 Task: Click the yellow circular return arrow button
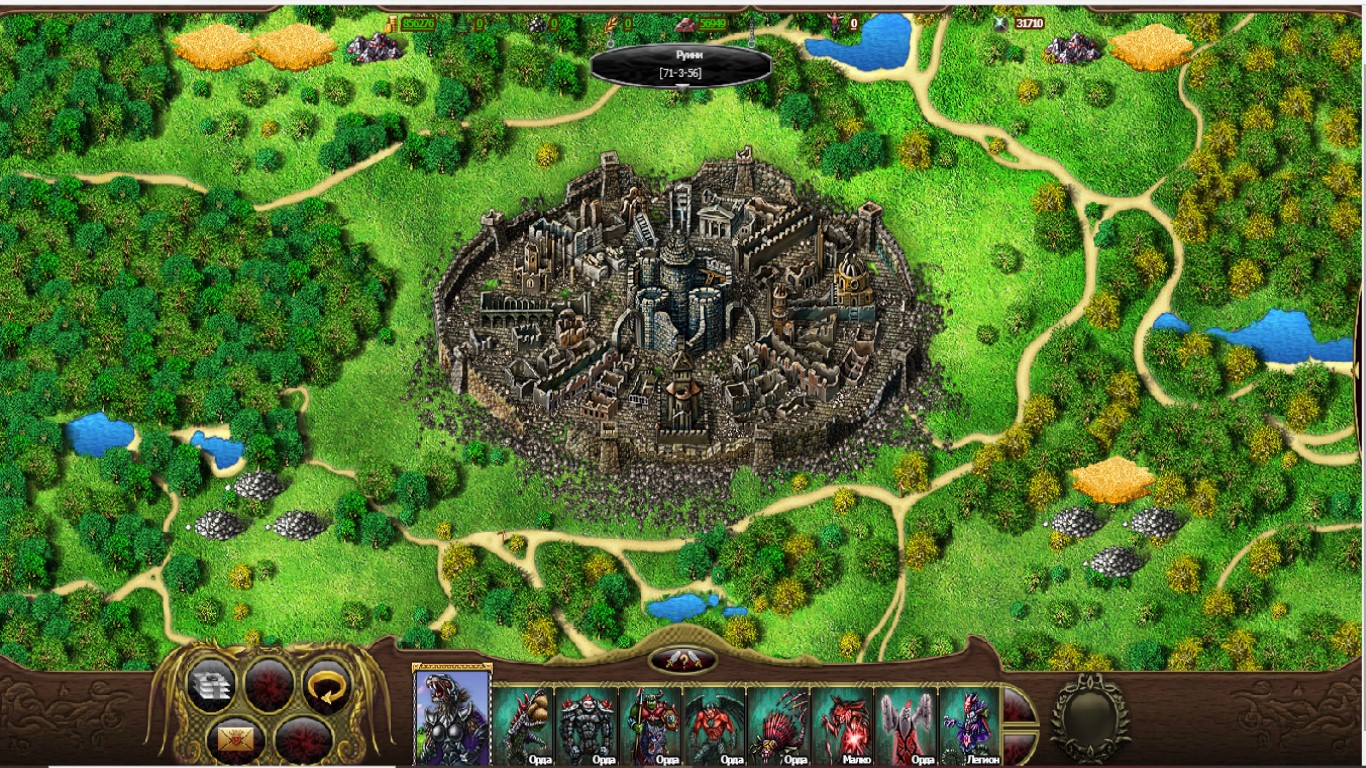327,685
